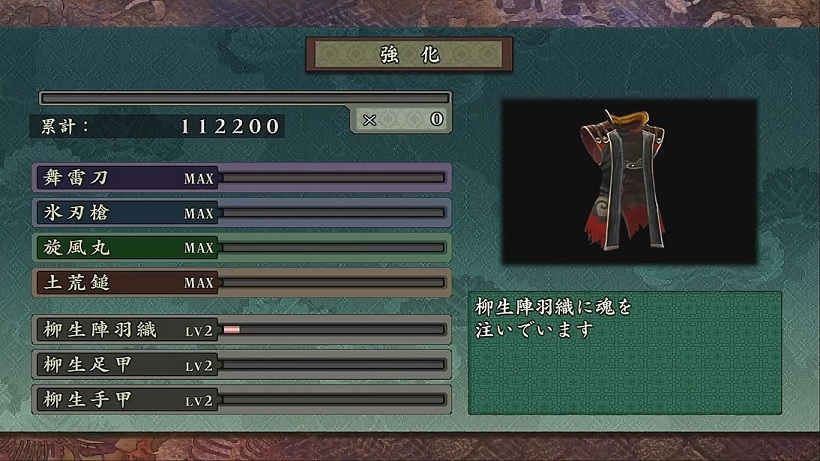Choose the 氷刃槍 weapon entry

pos(242,213)
